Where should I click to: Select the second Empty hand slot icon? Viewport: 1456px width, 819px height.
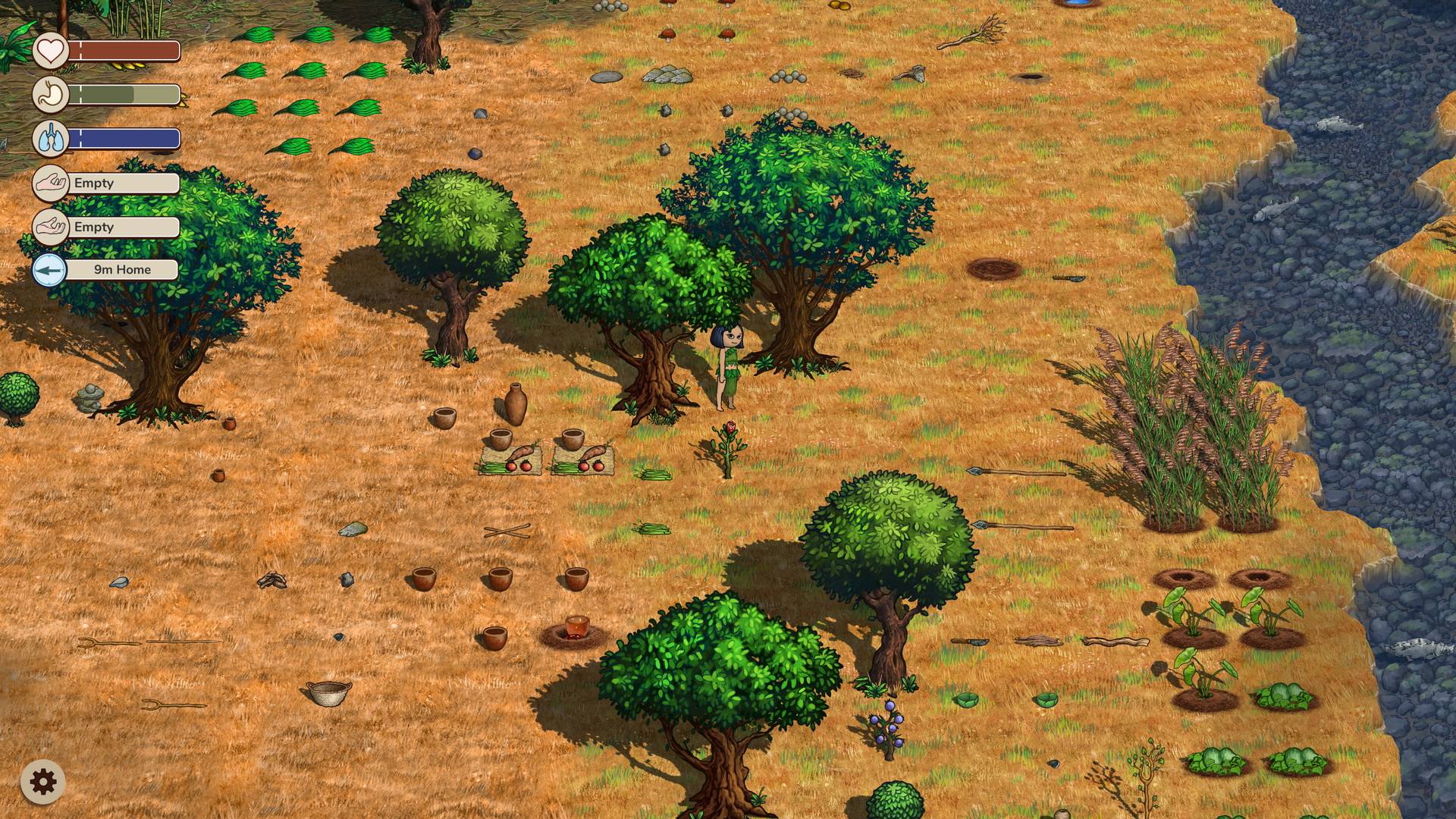coord(50,227)
